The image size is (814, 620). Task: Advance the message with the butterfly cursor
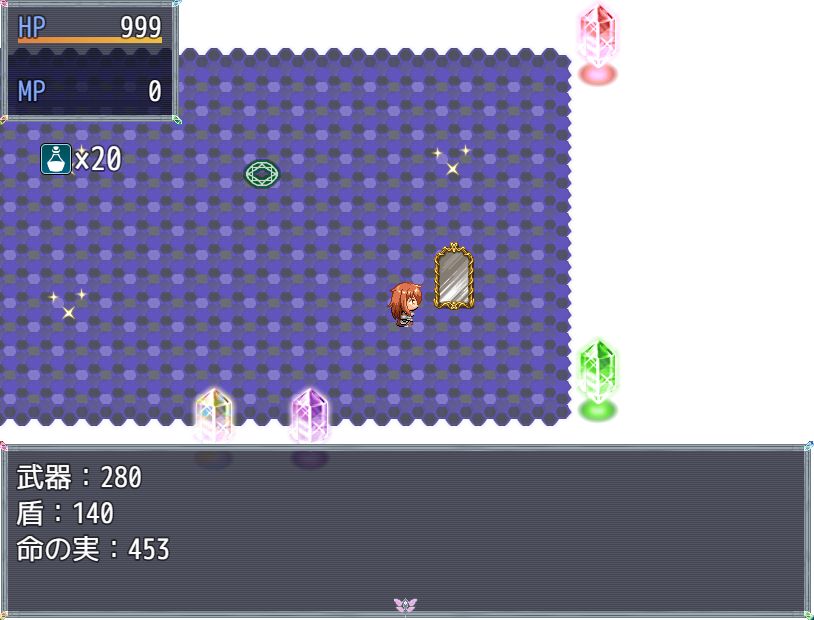tap(405, 605)
